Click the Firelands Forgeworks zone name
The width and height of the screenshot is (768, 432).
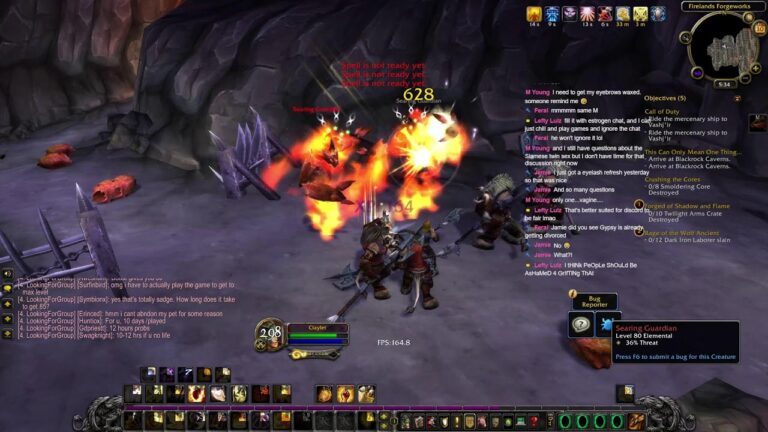point(721,6)
